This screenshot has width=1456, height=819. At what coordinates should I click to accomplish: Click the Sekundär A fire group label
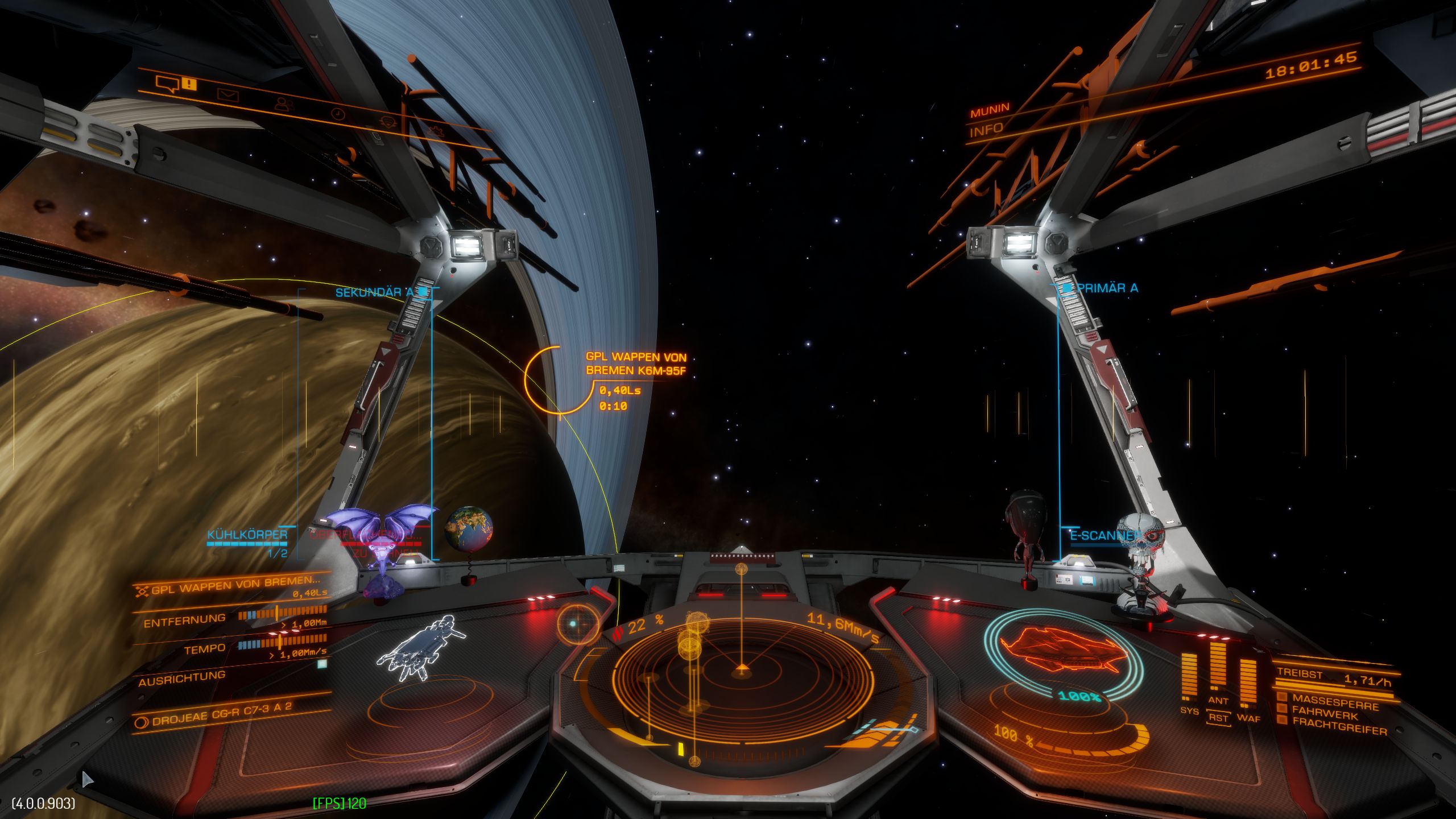point(375,292)
